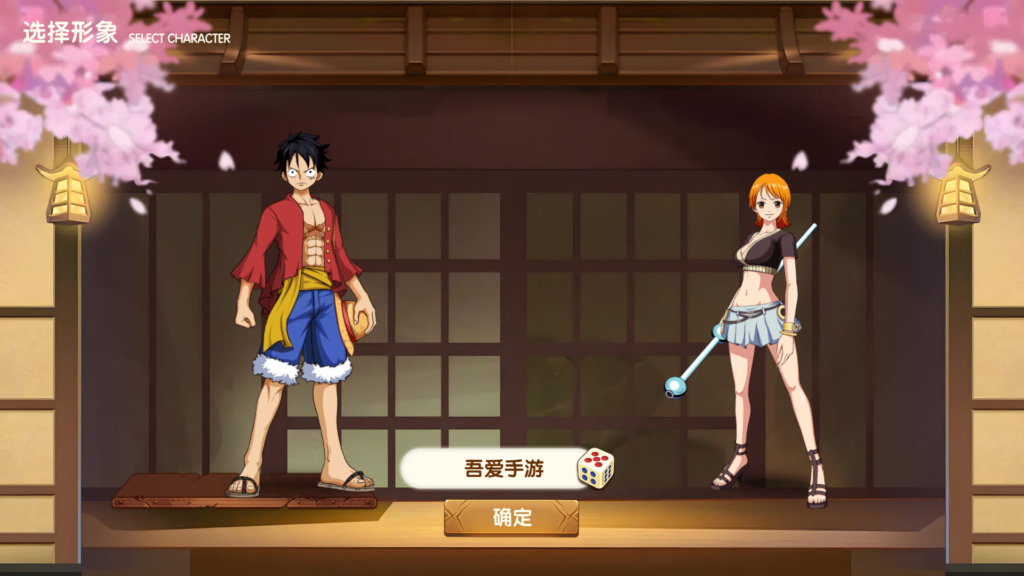Screen dimensions: 1024x576
Task: Roll the dice to randomize name
Action: tap(596, 468)
